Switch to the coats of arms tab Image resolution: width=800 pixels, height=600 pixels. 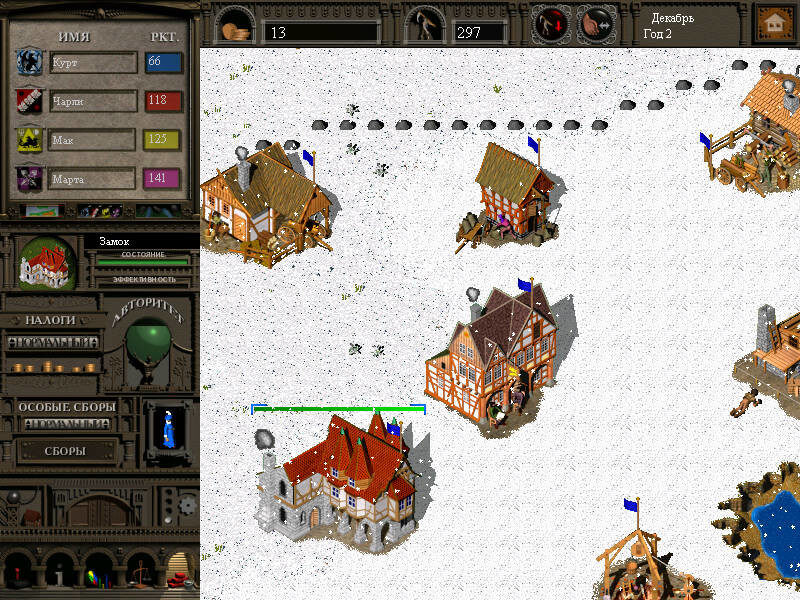[x=100, y=211]
